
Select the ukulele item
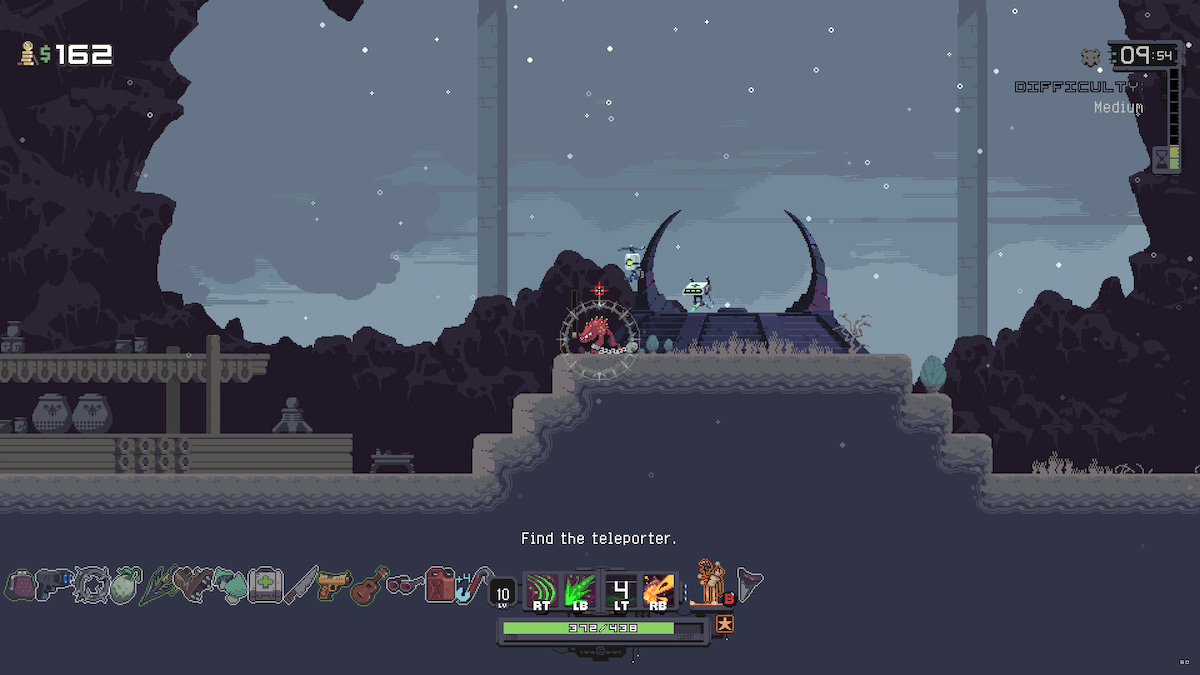(x=368, y=585)
